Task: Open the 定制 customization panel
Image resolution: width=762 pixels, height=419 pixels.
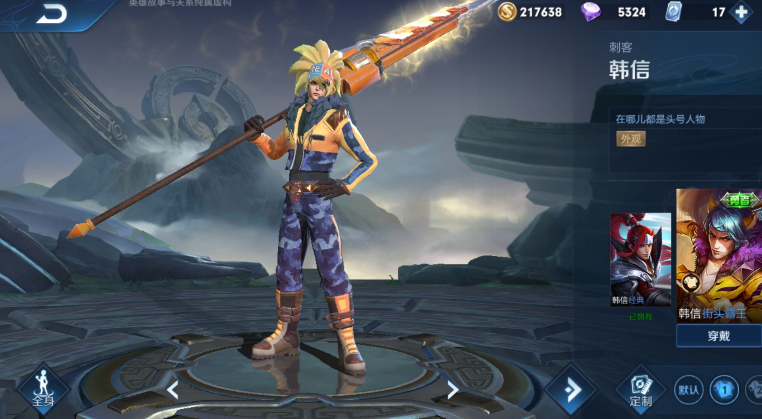Action: tap(641, 389)
